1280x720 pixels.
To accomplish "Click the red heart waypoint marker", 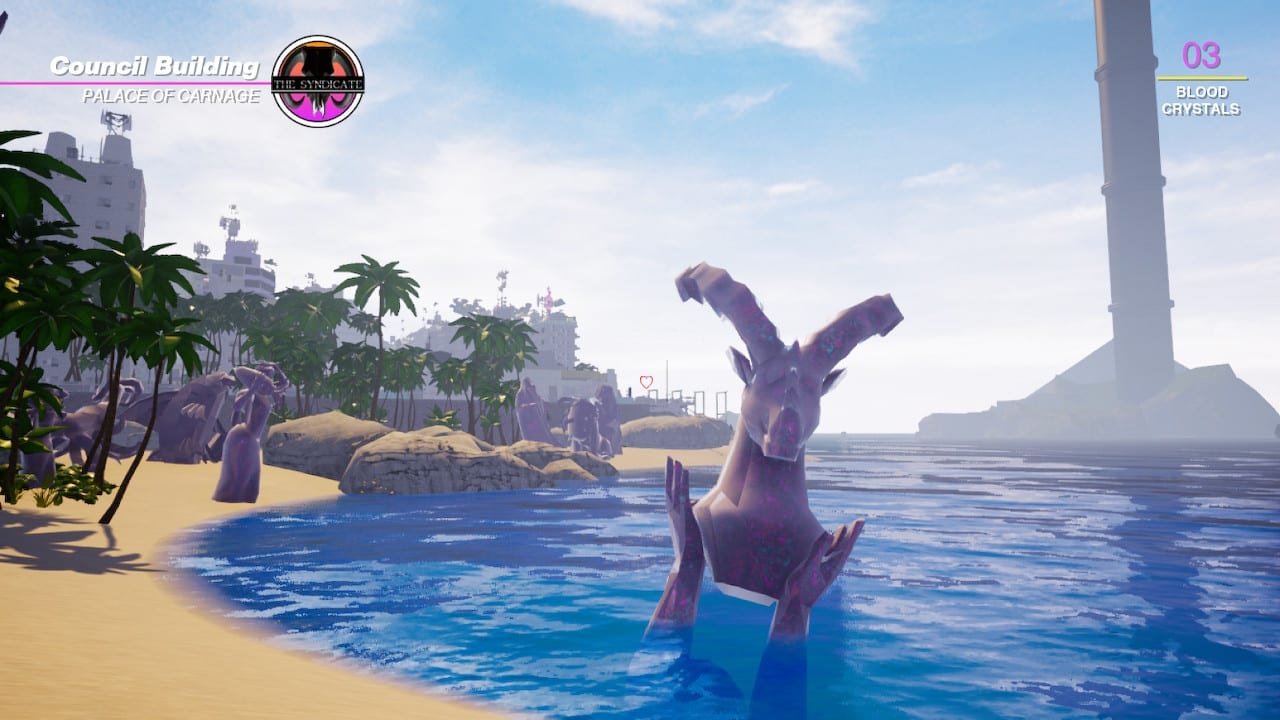I will [x=646, y=382].
